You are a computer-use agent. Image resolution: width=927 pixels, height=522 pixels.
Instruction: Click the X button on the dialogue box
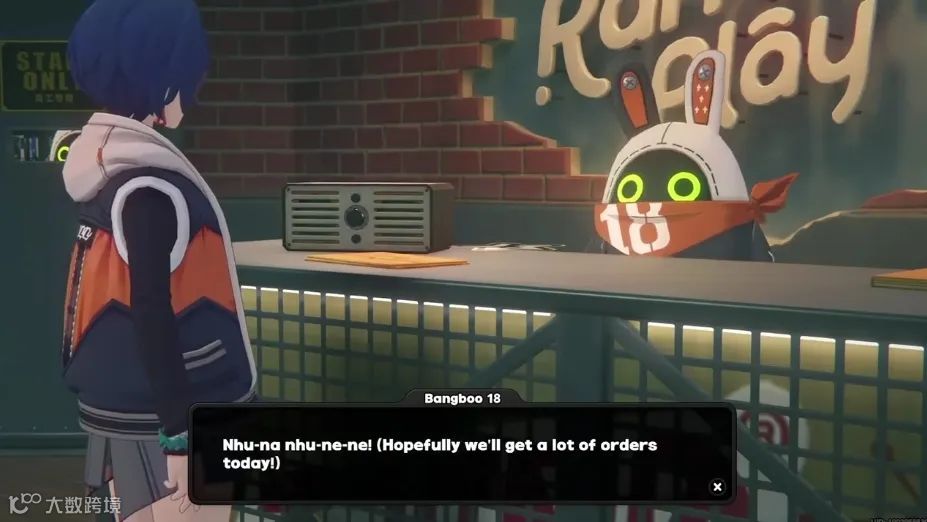click(x=717, y=487)
